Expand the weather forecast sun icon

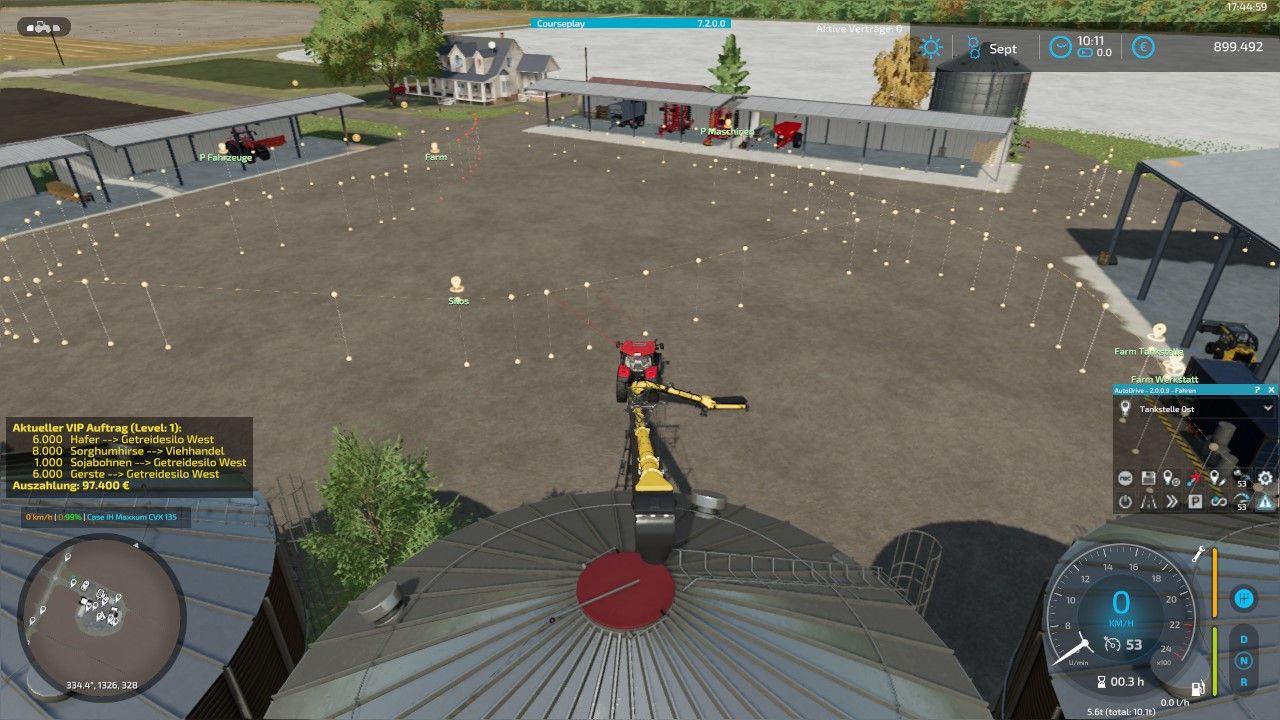pos(932,47)
